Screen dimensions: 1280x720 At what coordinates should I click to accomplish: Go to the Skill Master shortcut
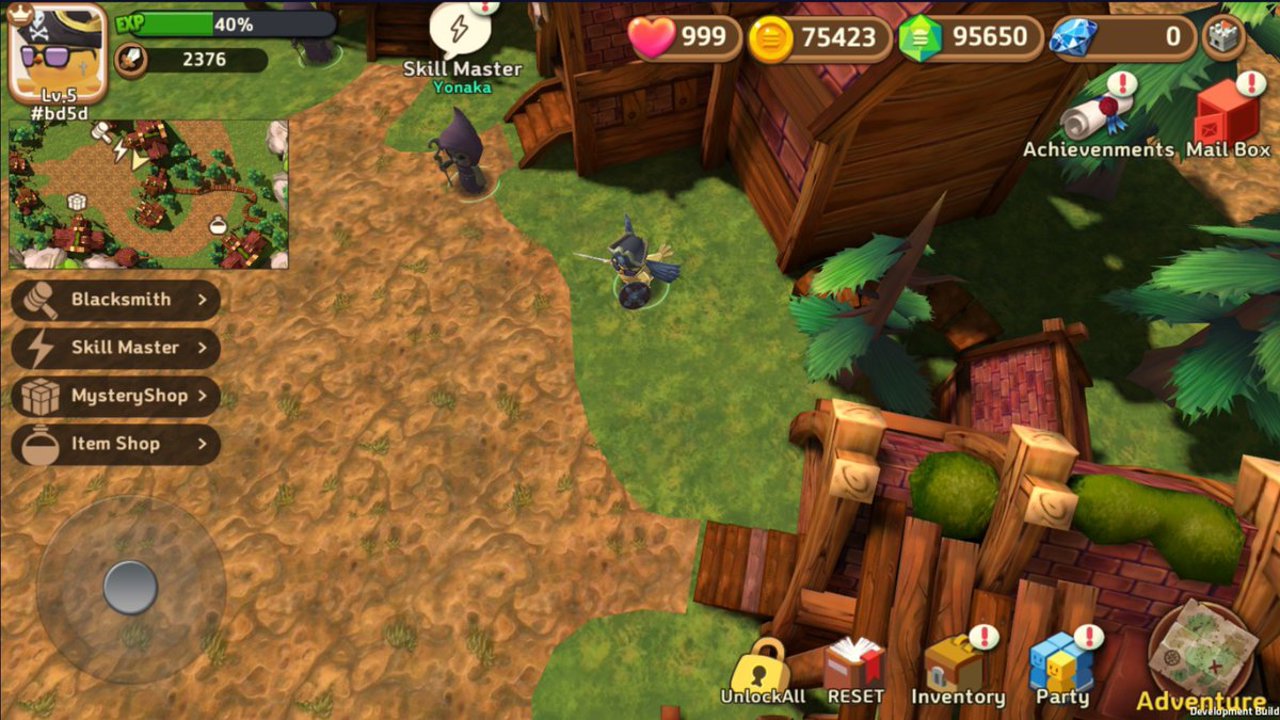click(x=116, y=347)
